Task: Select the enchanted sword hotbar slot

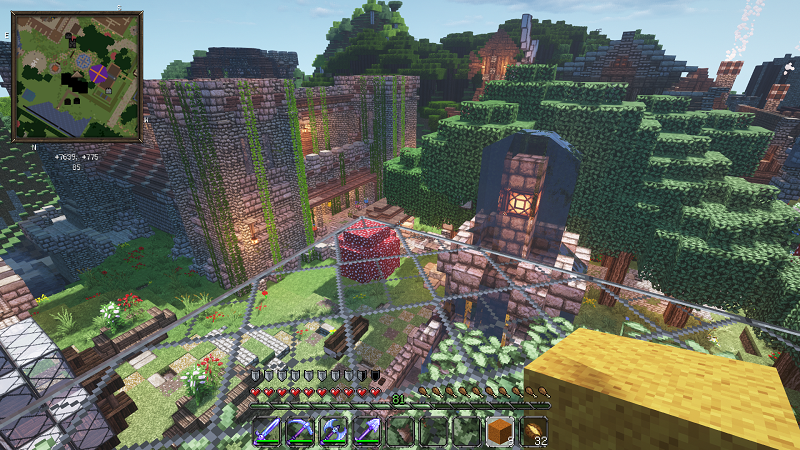Action: tap(266, 431)
